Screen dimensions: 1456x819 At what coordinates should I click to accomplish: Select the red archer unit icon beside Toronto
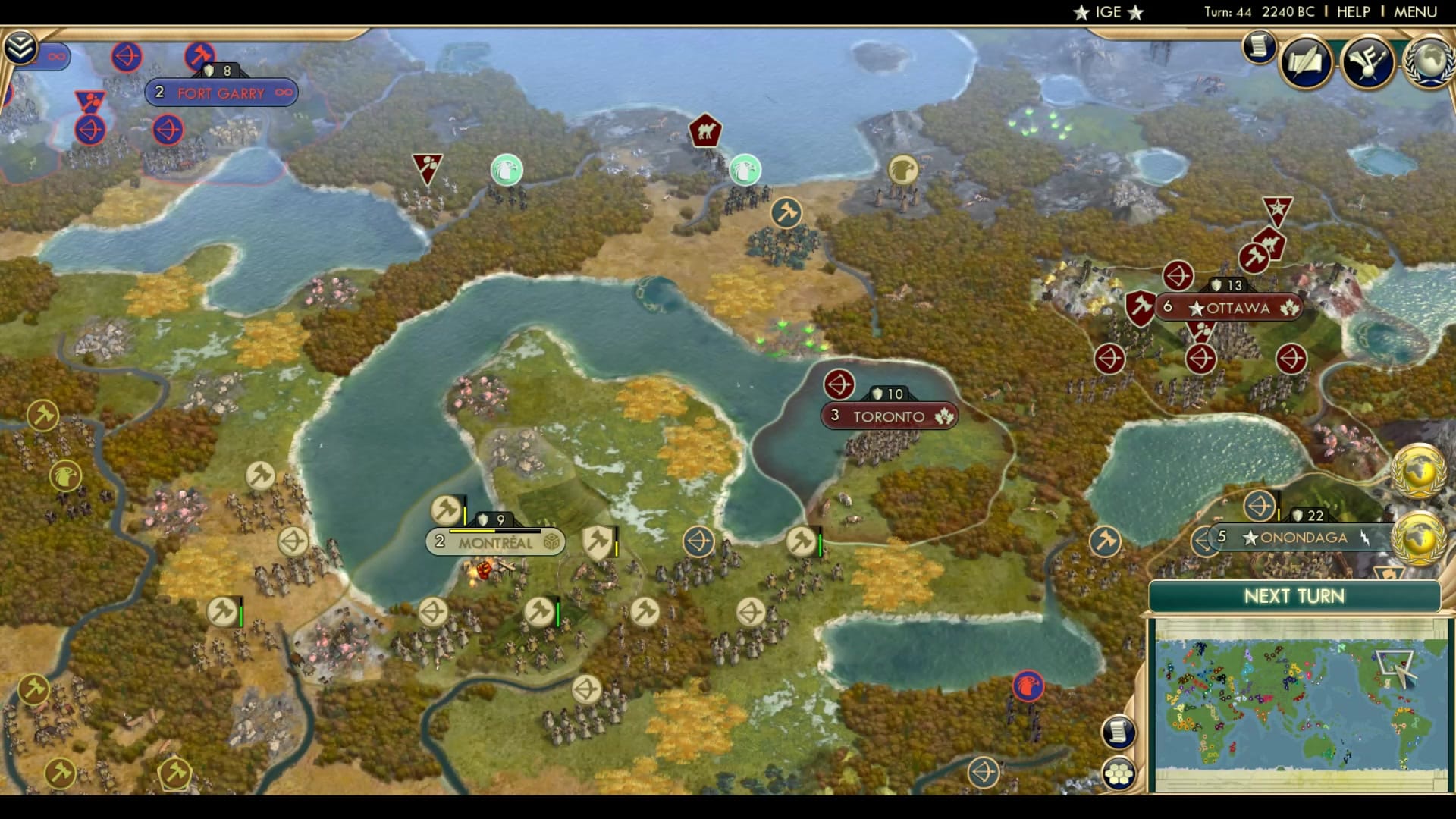coord(838,384)
